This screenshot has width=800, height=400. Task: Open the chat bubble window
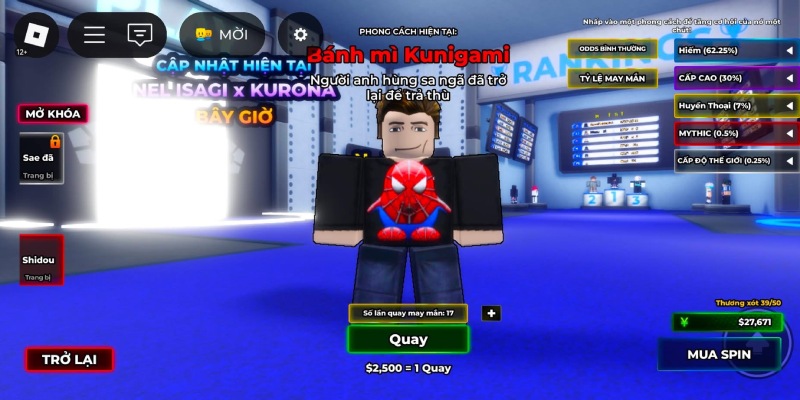point(140,35)
